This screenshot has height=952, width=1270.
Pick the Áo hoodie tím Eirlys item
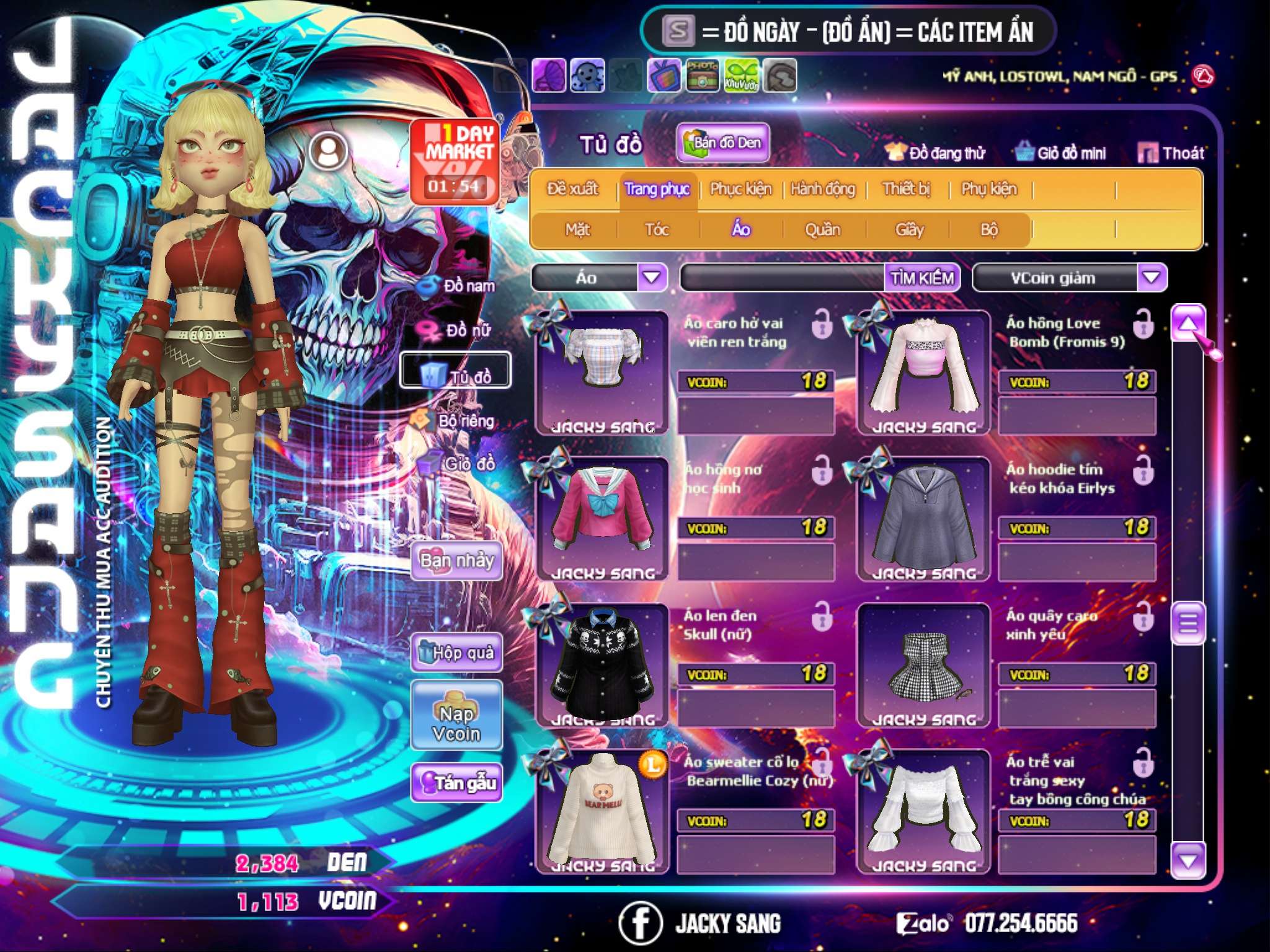[x=924, y=518]
